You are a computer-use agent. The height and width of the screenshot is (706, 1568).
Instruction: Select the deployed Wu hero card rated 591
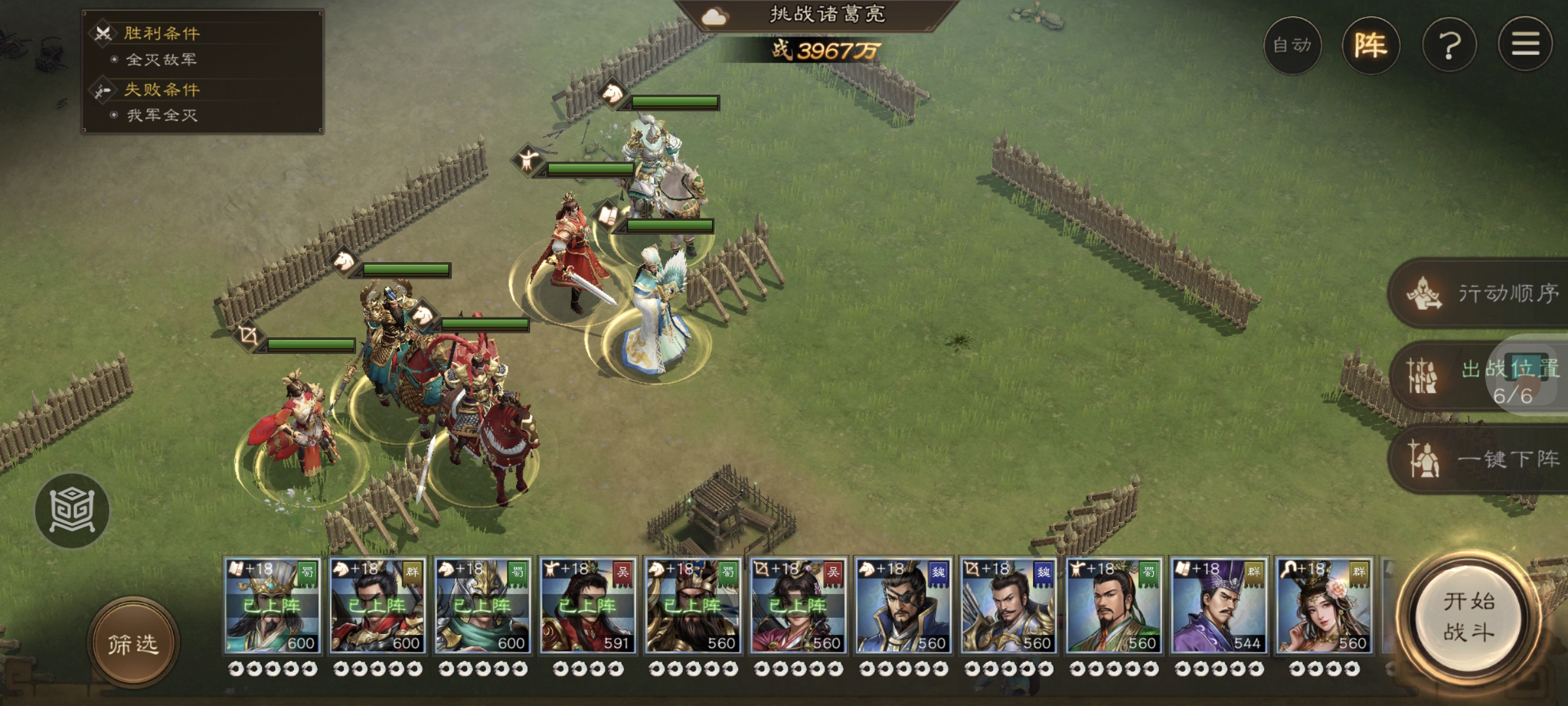pyautogui.click(x=587, y=605)
